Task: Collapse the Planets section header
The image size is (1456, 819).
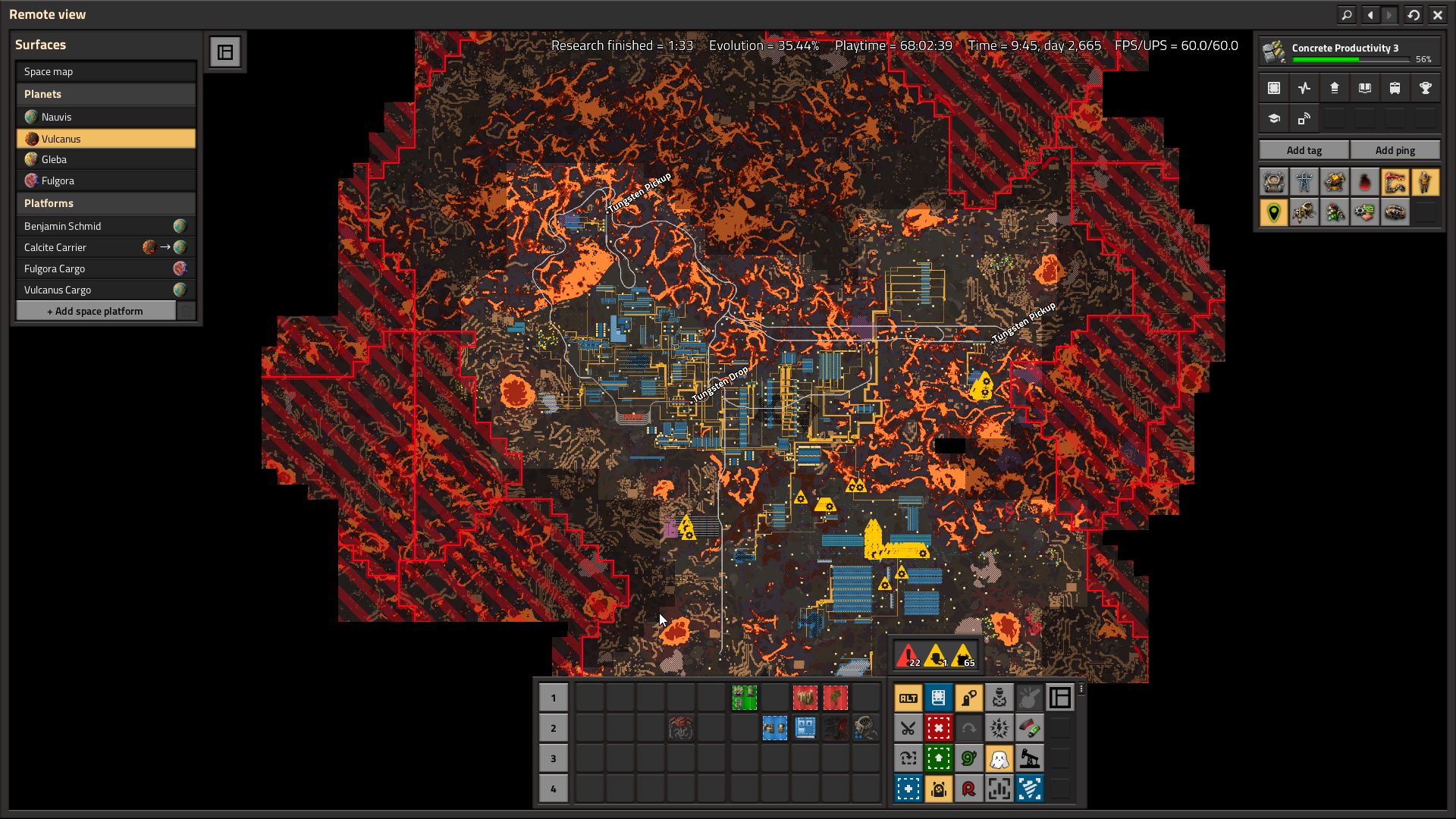Action: coord(105,94)
